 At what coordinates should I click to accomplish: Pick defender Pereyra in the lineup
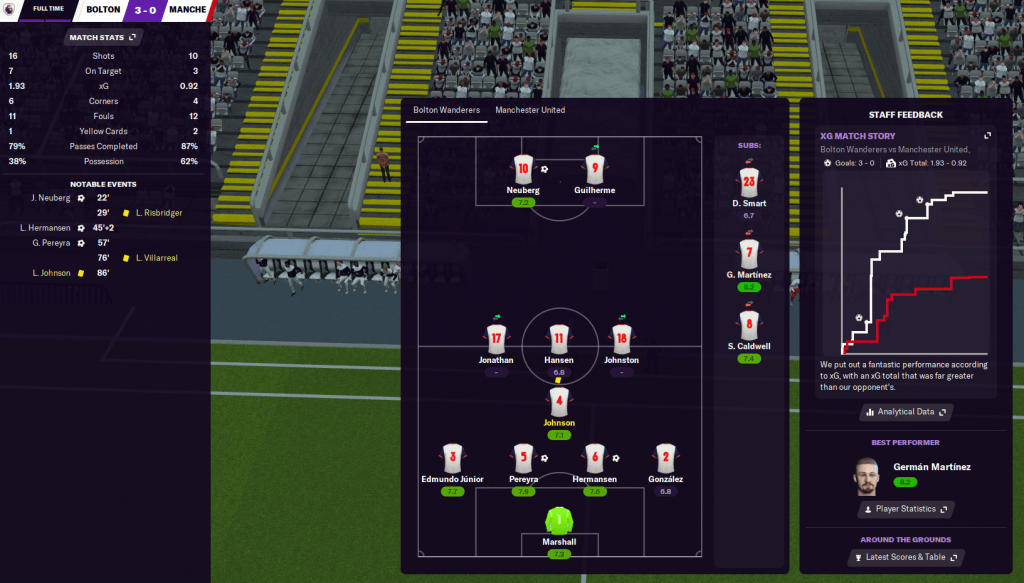coord(523,458)
